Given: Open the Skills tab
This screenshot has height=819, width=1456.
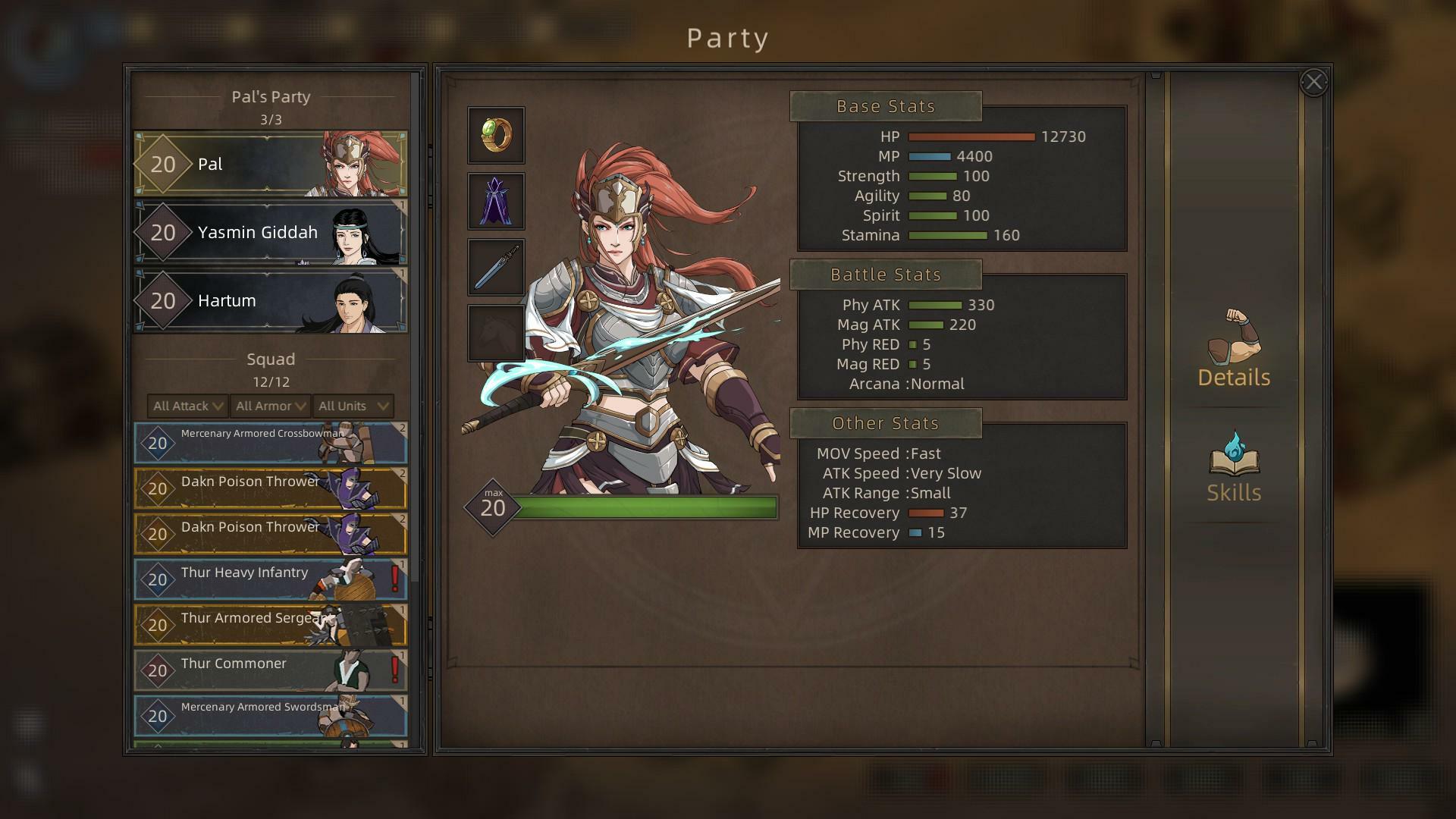Looking at the screenshot, I should [1234, 468].
